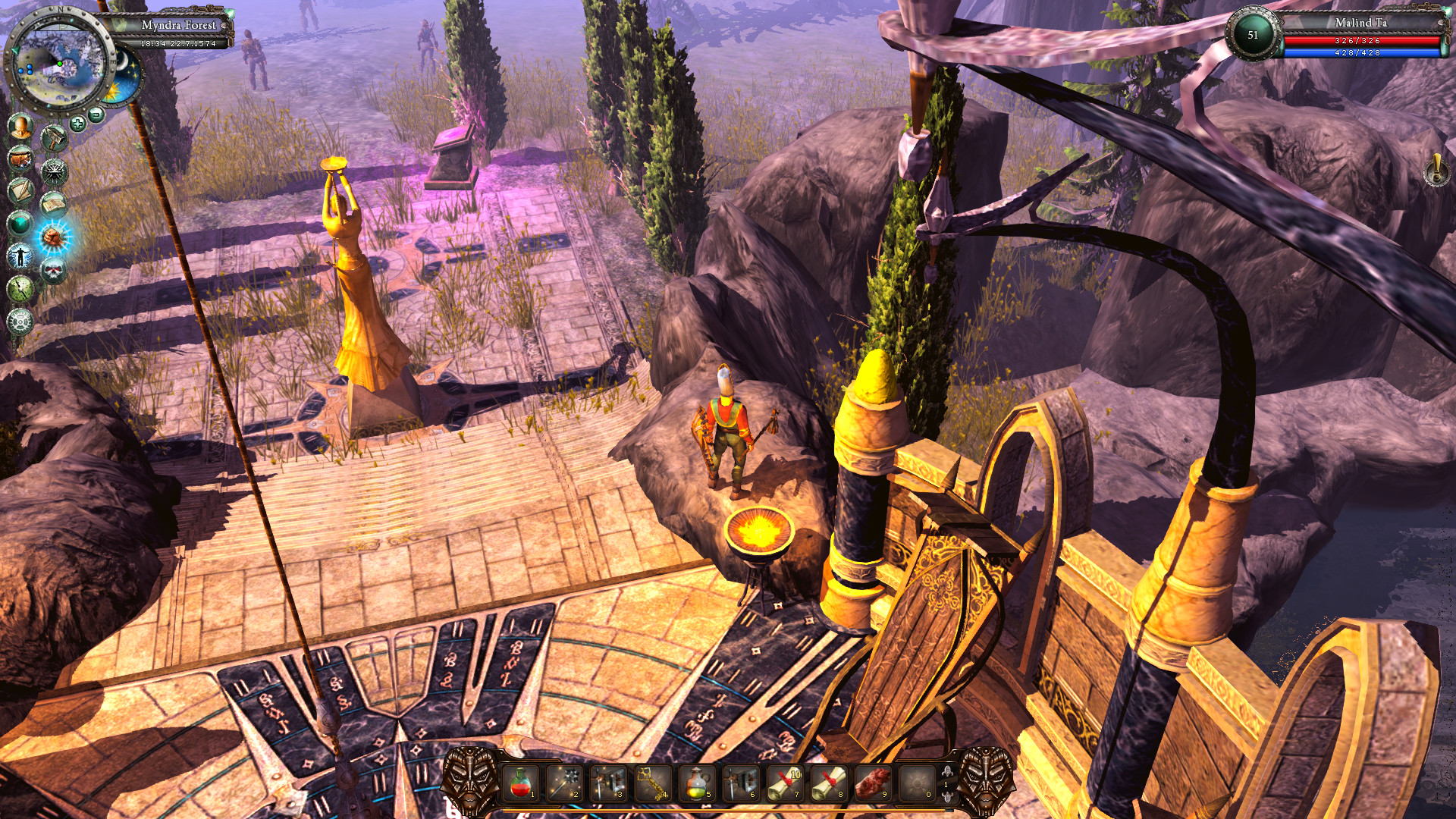Toggle the minimap plus zoom button
This screenshot has width=1456, height=819.
(78, 122)
